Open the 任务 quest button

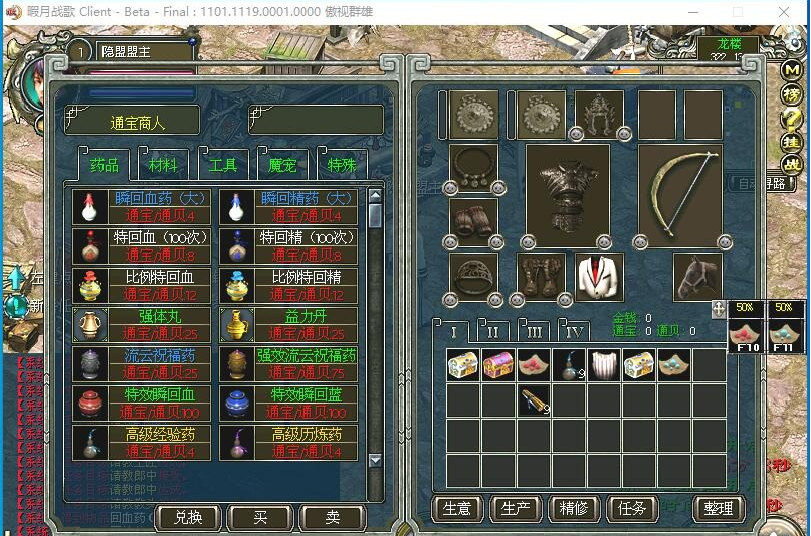tap(632, 508)
